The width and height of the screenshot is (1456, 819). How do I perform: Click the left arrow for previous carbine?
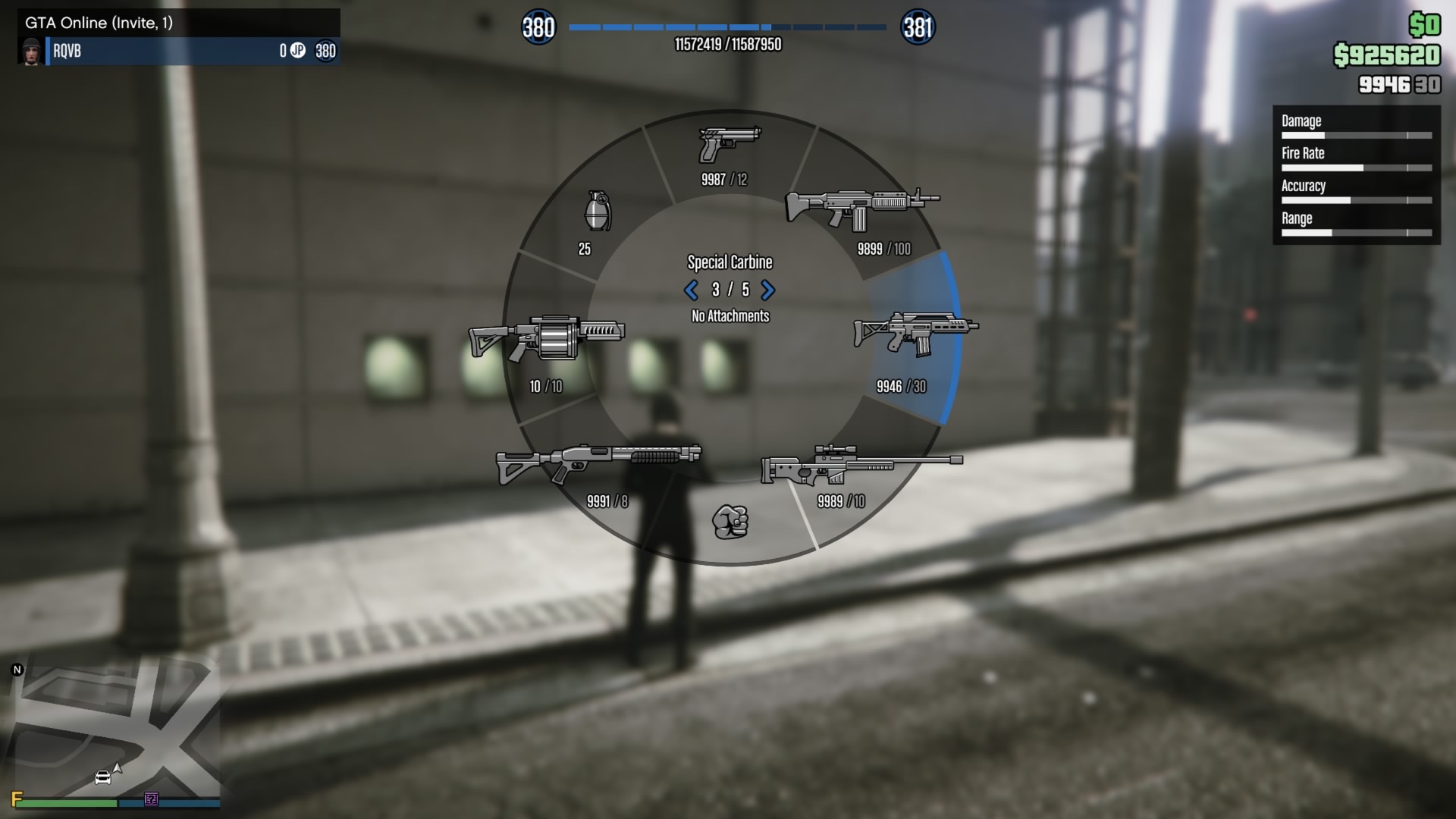click(x=691, y=290)
